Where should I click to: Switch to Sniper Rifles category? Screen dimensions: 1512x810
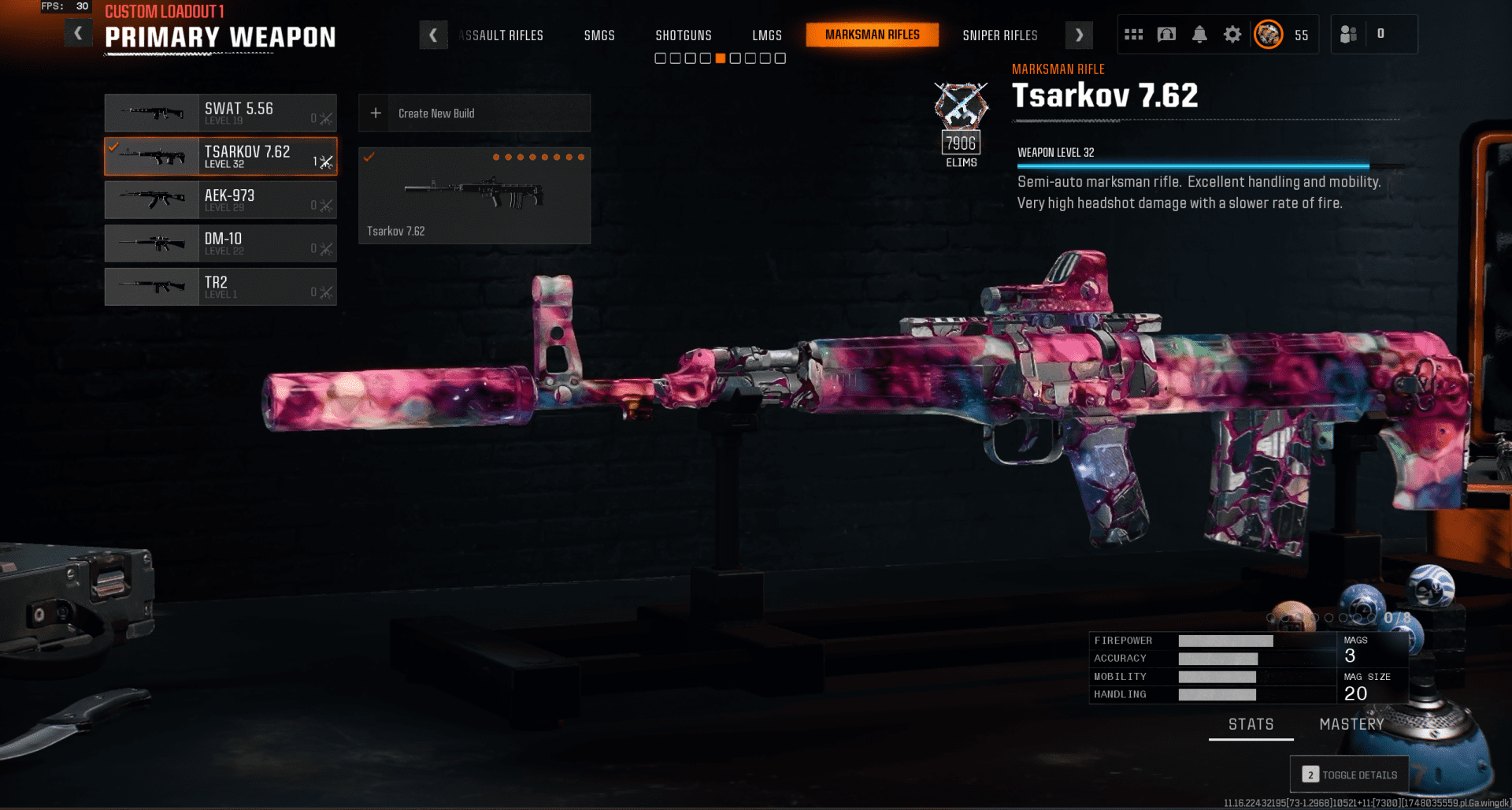point(999,35)
